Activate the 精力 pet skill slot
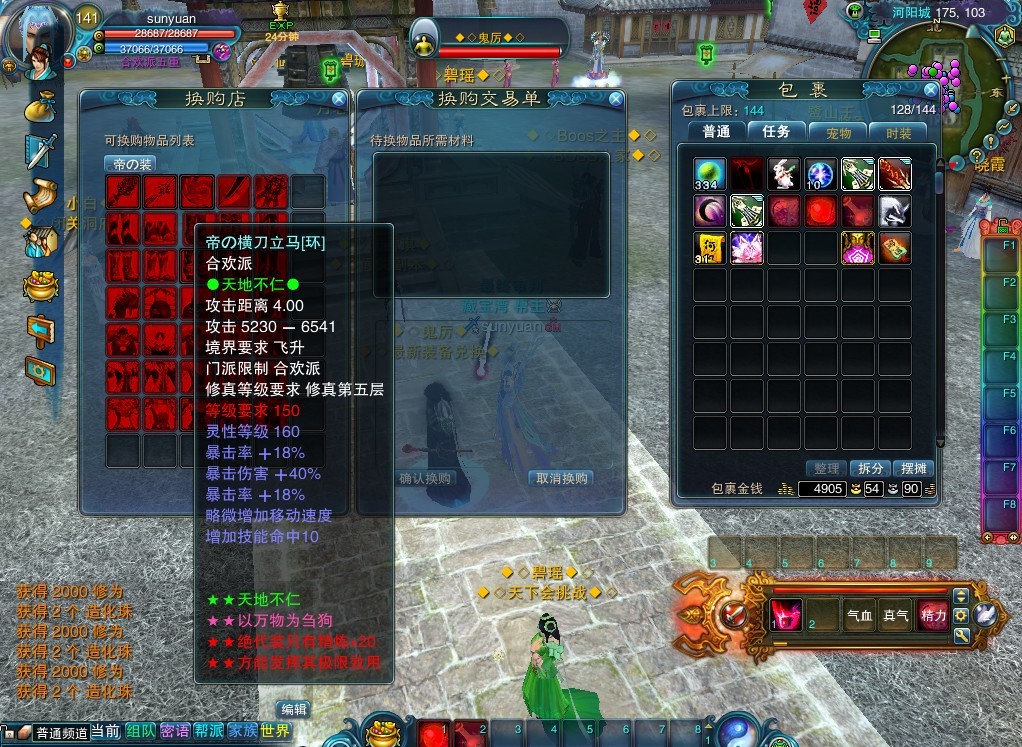Viewport: 1022px width, 747px height. (932, 616)
